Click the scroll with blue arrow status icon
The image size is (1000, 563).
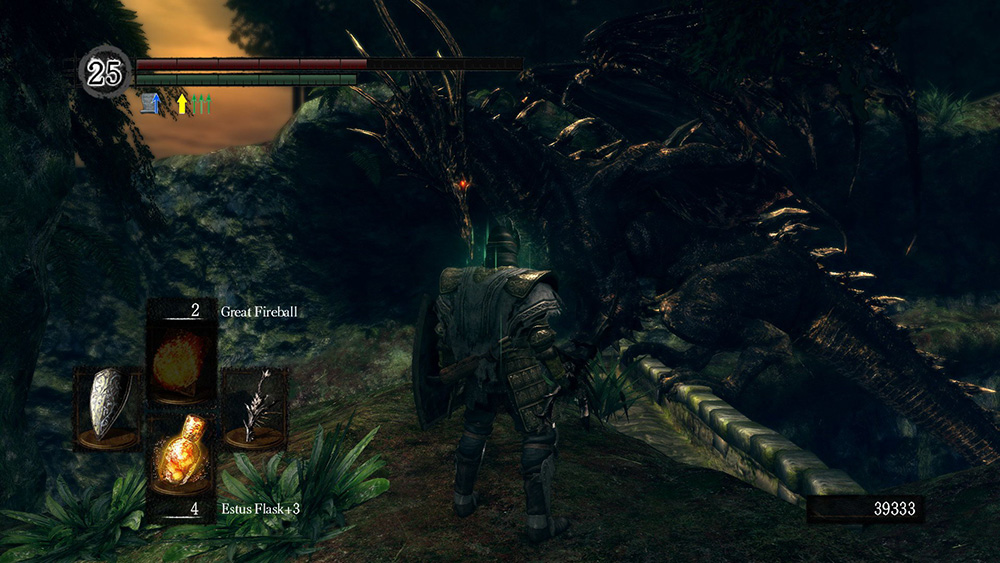(151, 102)
